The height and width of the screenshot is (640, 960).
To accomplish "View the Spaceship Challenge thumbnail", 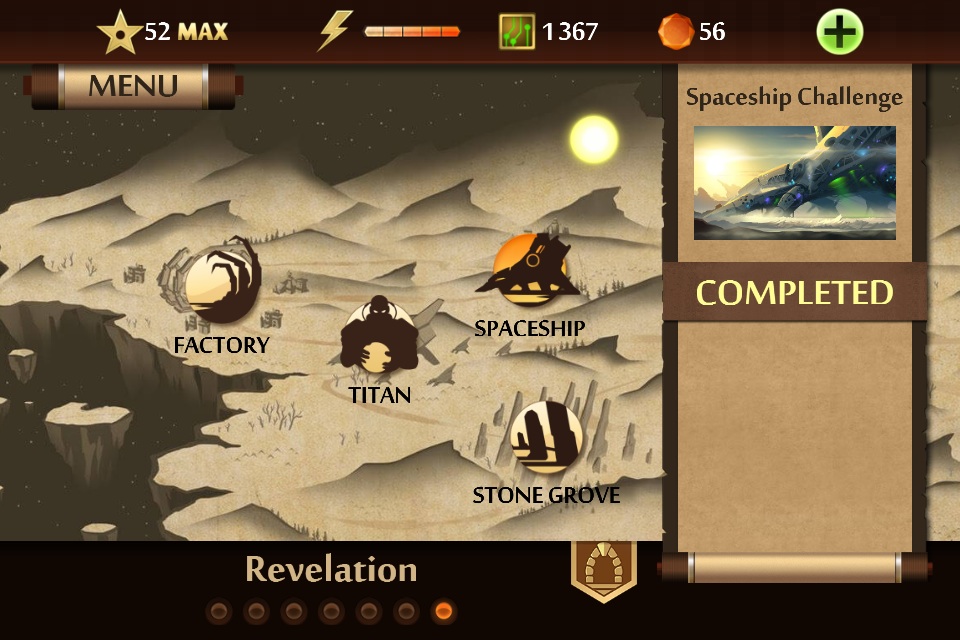I will click(794, 182).
